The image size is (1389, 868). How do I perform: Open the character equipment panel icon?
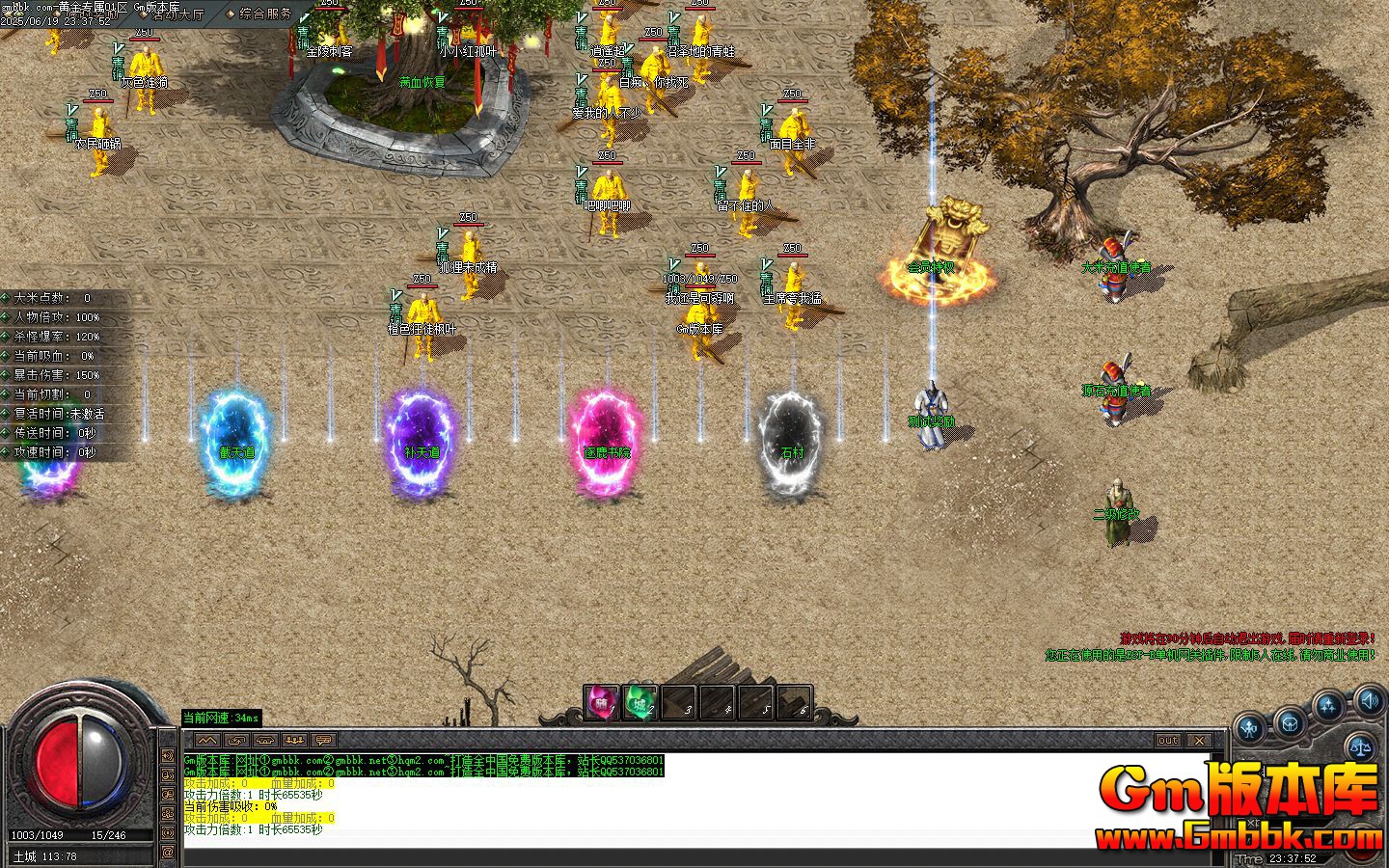pyautogui.click(x=1251, y=728)
